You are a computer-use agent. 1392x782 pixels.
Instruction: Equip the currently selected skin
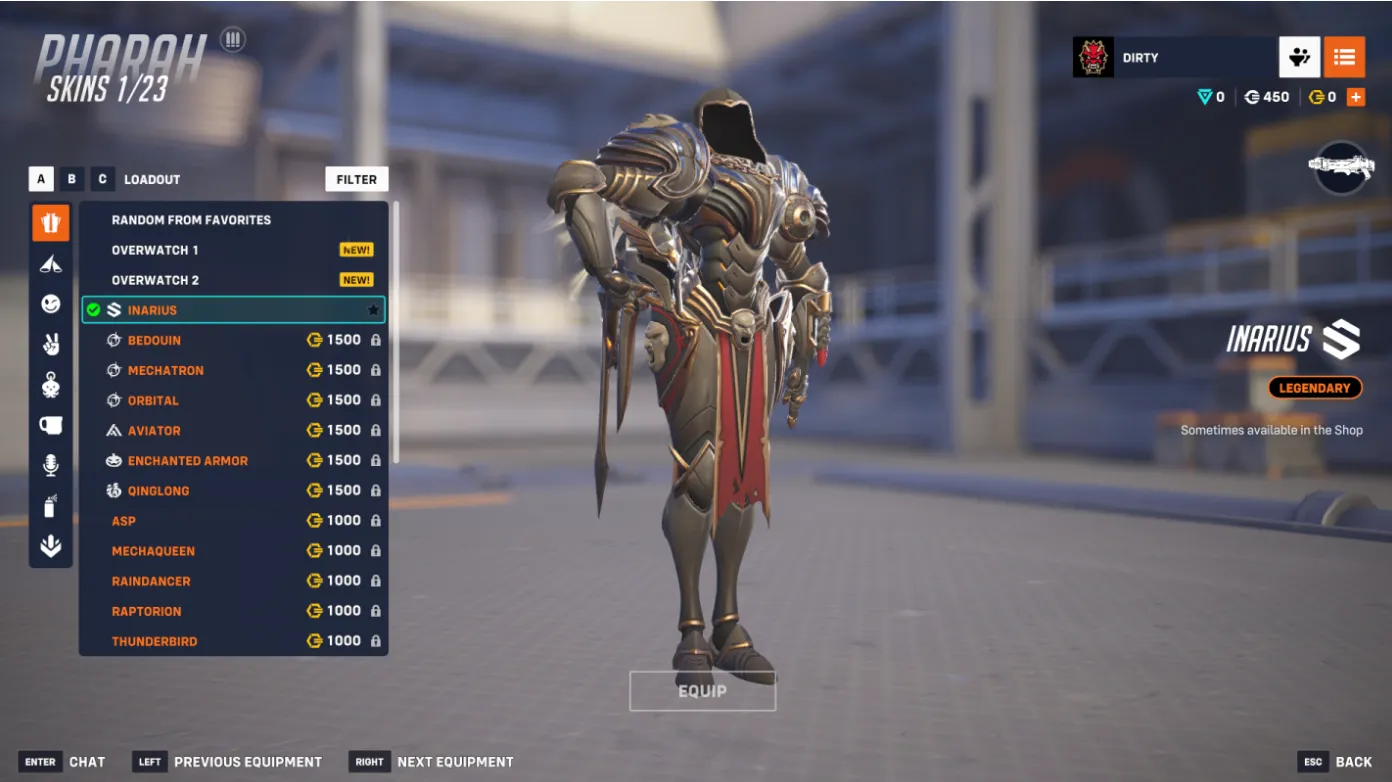[702, 691]
